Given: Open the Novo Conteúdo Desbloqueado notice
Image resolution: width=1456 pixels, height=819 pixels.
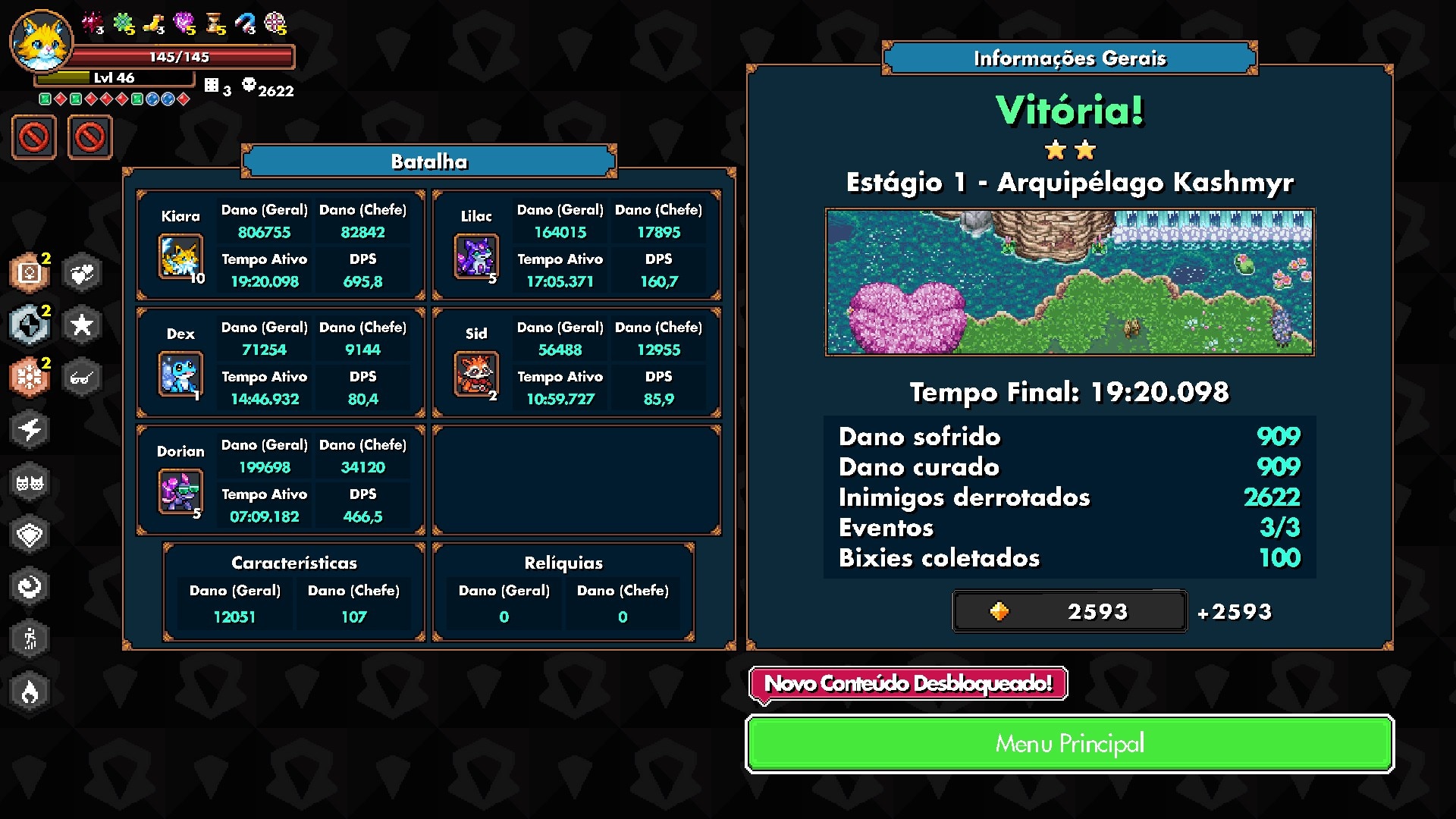Looking at the screenshot, I should pyautogui.click(x=908, y=684).
